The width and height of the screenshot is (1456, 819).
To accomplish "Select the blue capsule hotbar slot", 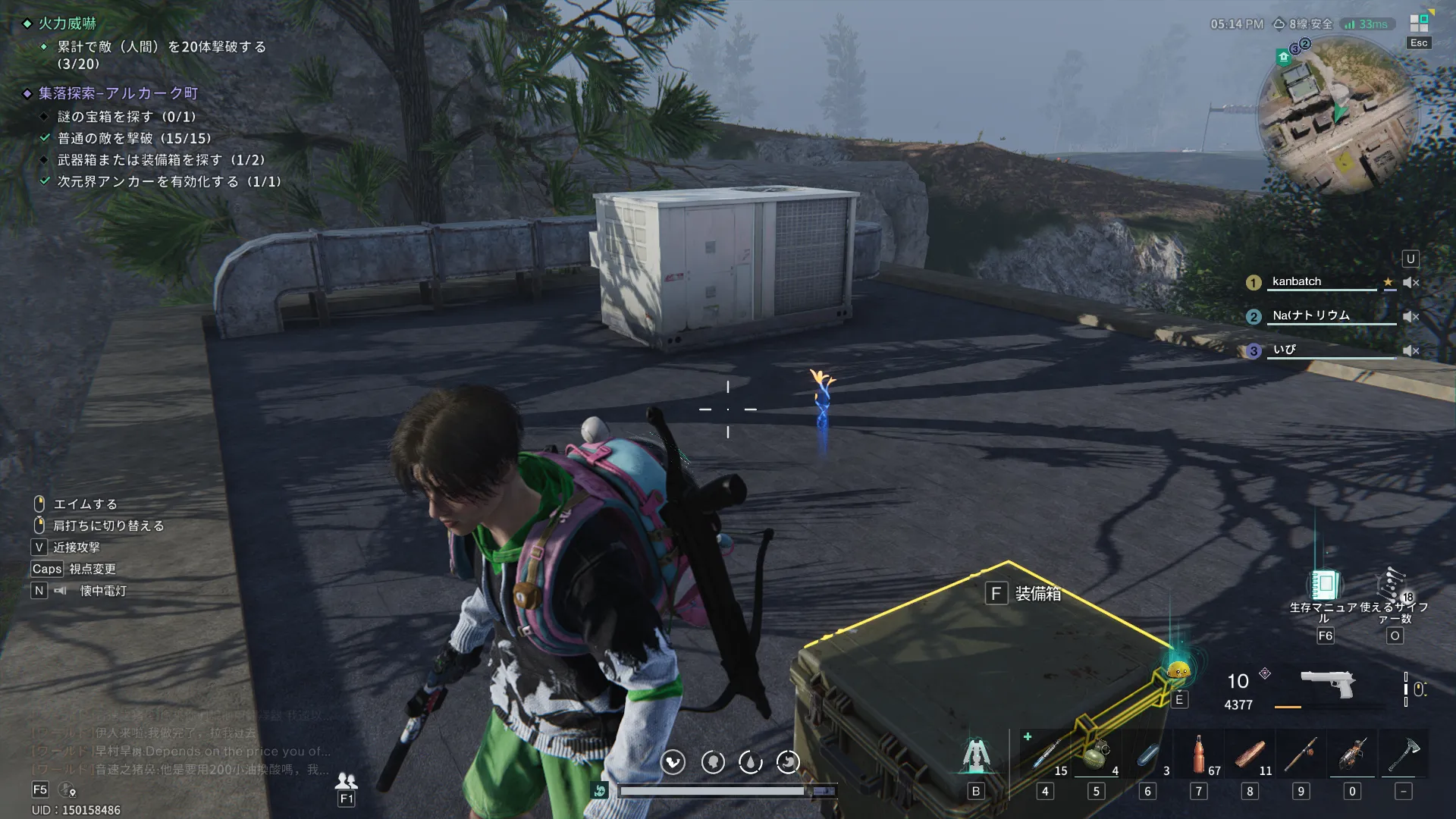I will click(x=1147, y=755).
